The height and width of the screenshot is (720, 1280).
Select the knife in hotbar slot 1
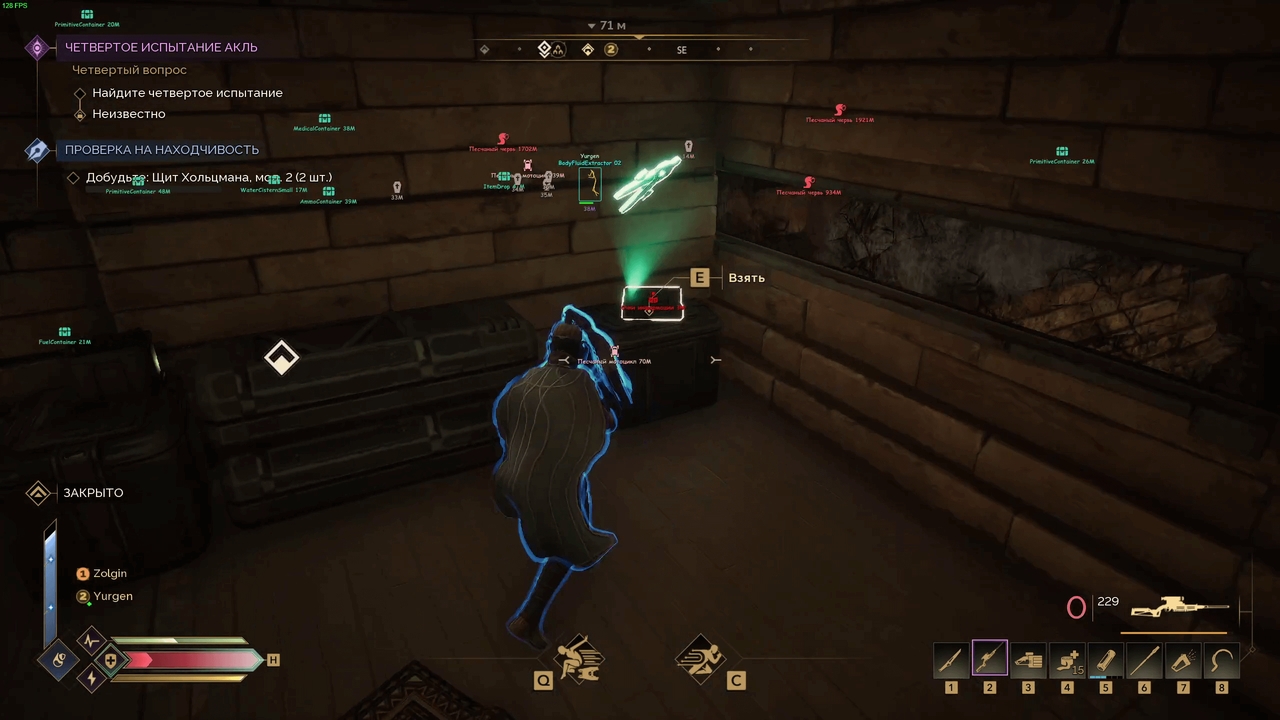(950, 658)
